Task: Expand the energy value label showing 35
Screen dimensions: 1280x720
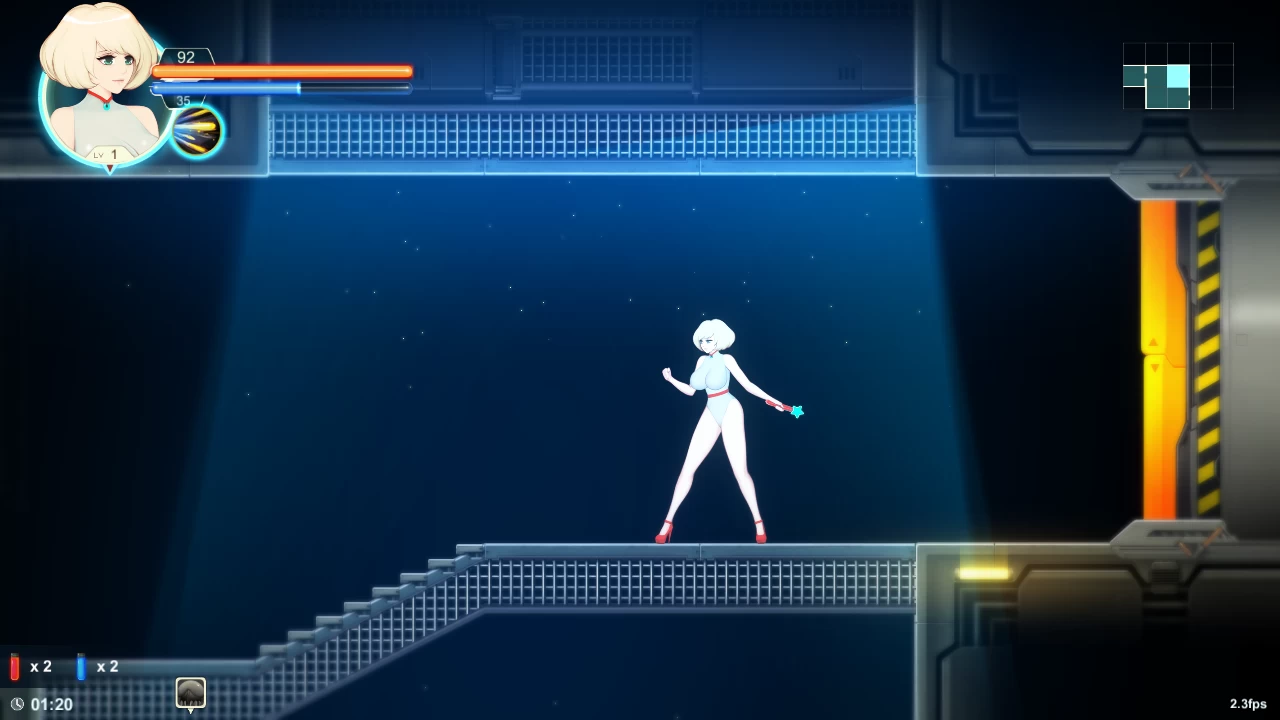Action: pyautogui.click(x=183, y=100)
